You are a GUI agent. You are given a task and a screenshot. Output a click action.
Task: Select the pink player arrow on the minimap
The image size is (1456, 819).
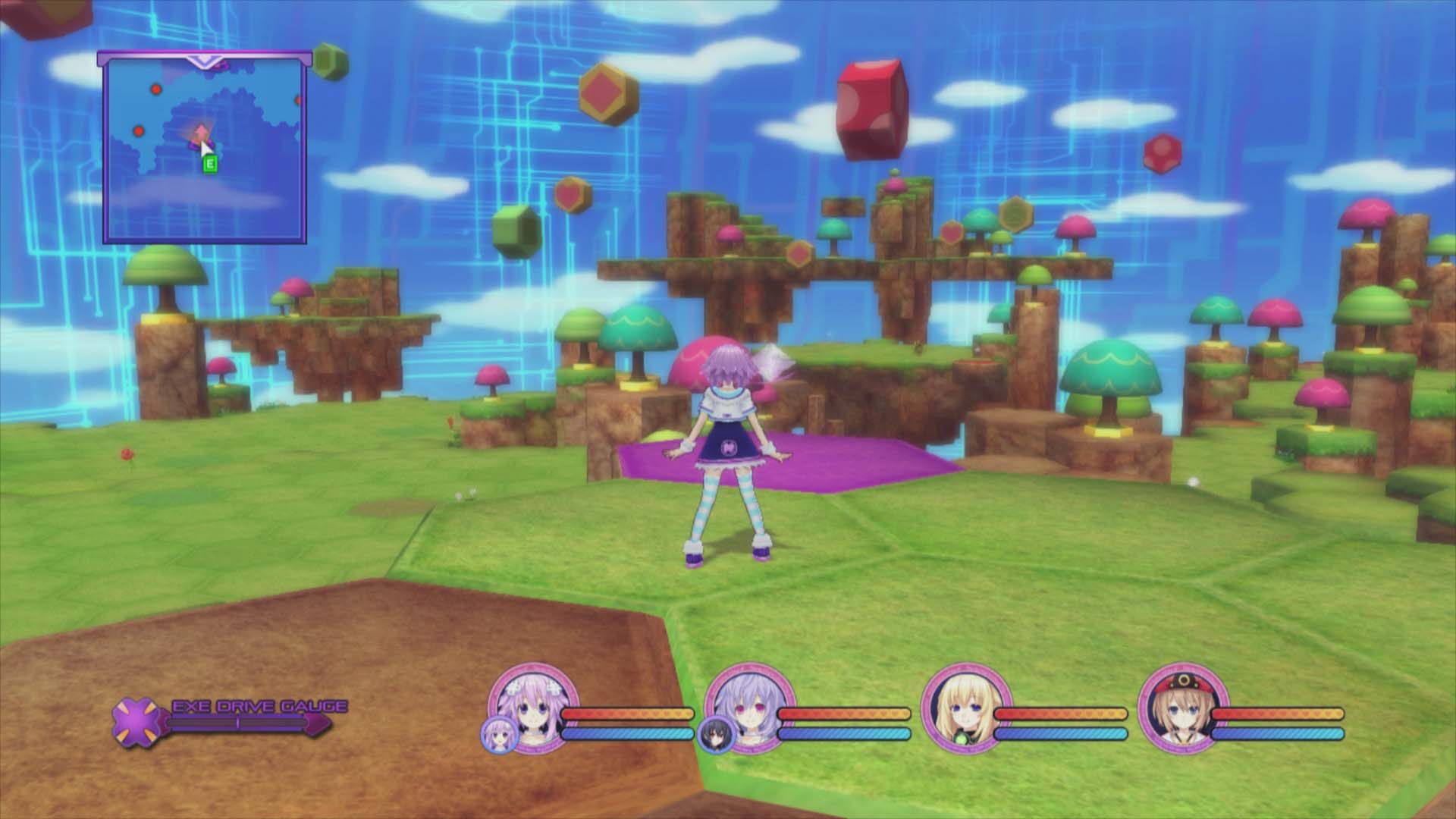tap(201, 131)
